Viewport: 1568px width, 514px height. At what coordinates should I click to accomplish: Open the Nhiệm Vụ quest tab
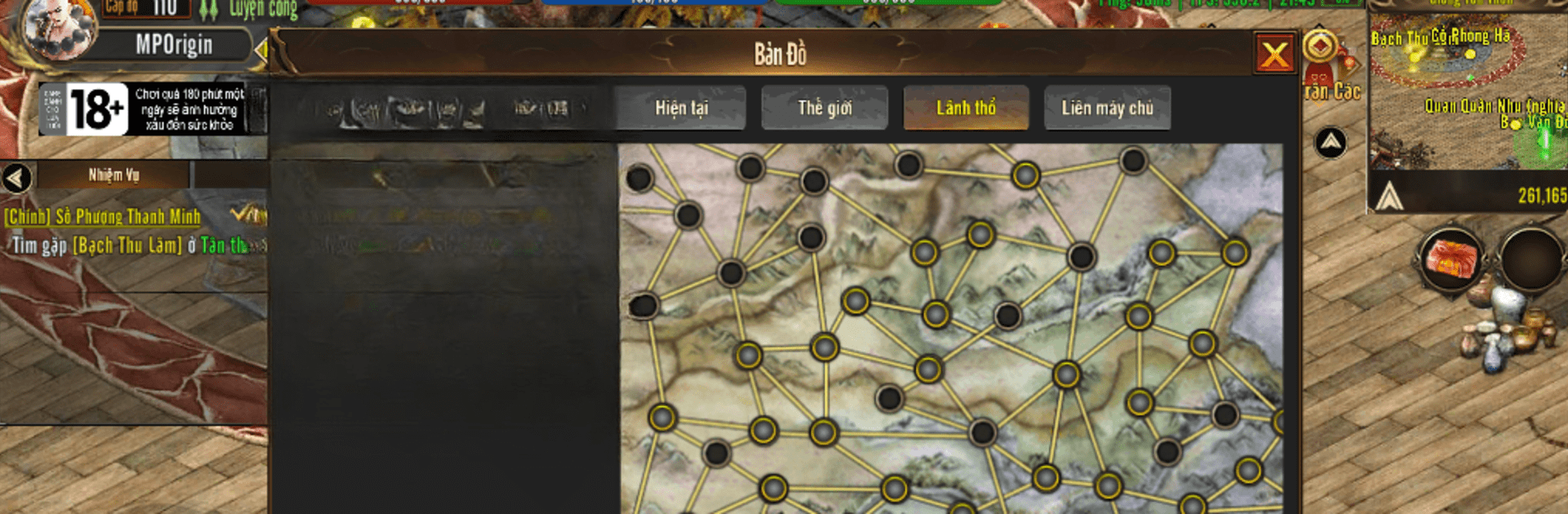pyautogui.click(x=114, y=175)
